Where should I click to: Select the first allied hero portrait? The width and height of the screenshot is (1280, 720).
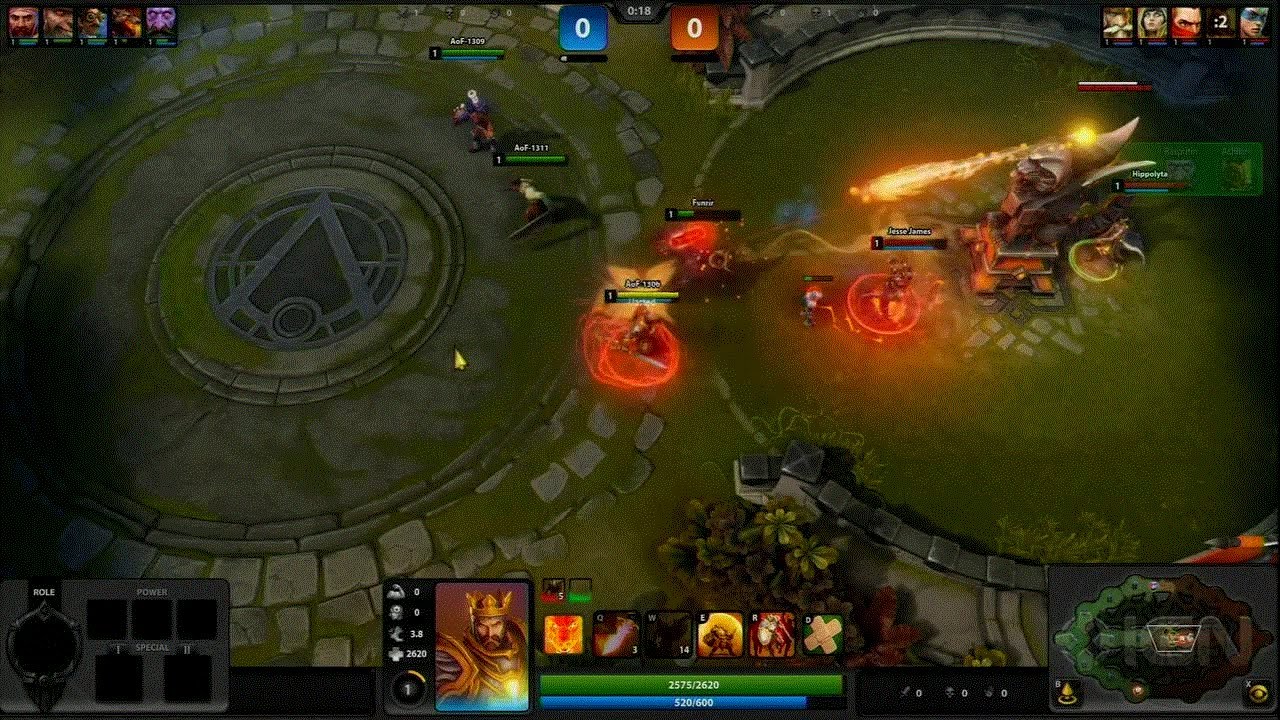pyautogui.click(x=24, y=23)
